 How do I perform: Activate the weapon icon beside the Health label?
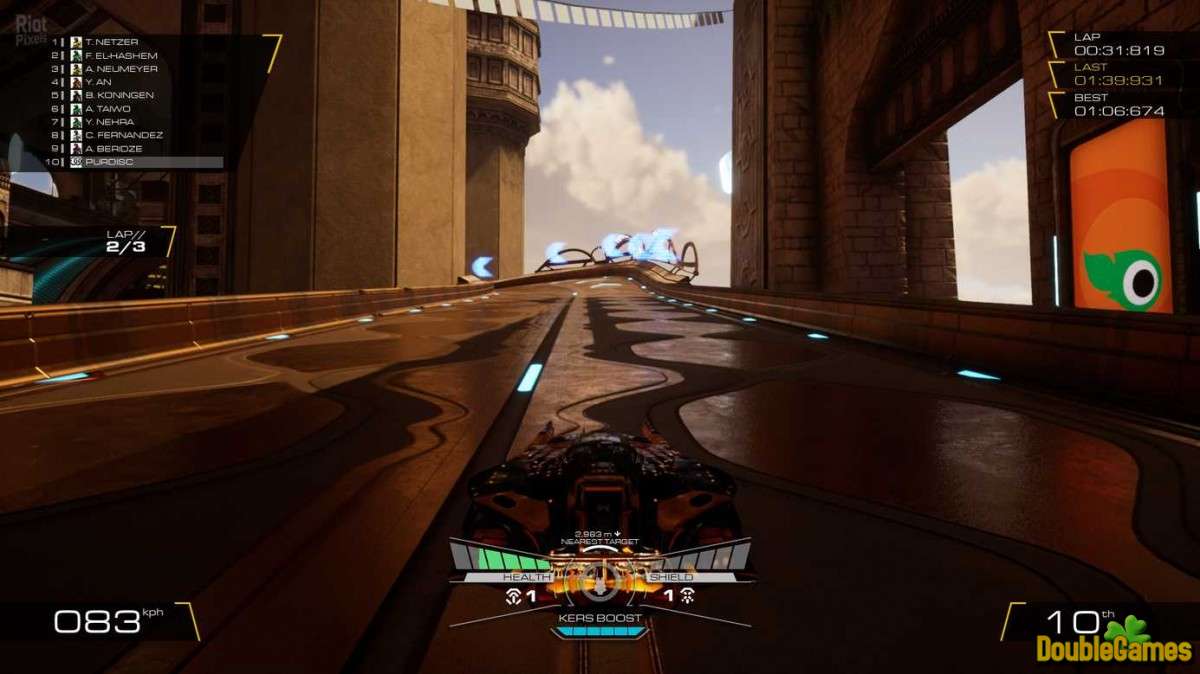tap(514, 596)
